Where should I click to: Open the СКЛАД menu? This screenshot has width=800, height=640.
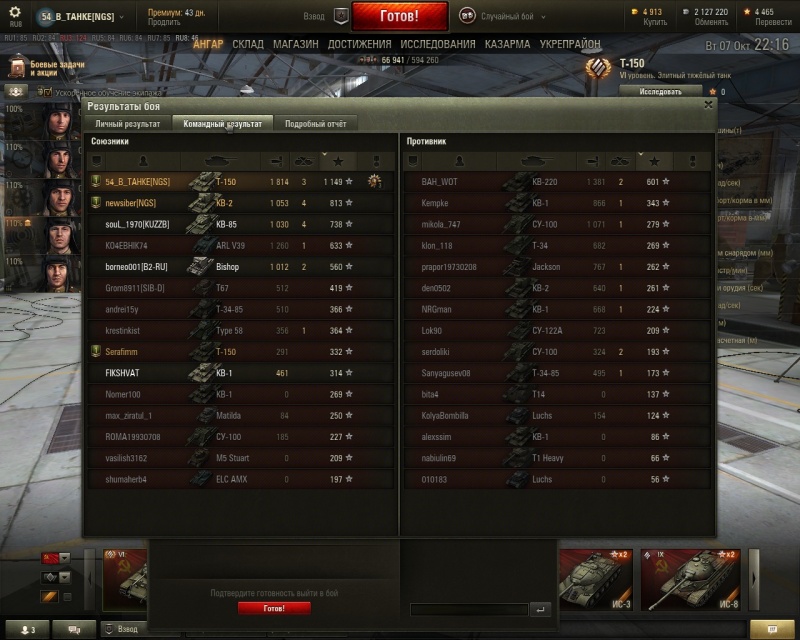[x=248, y=45]
